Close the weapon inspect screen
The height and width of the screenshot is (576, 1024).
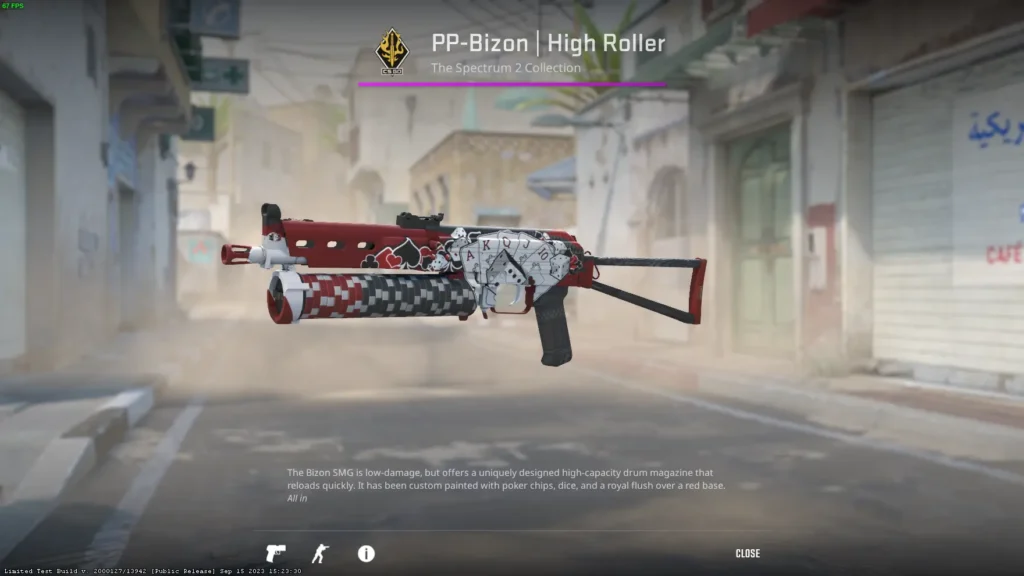pyautogui.click(x=747, y=553)
